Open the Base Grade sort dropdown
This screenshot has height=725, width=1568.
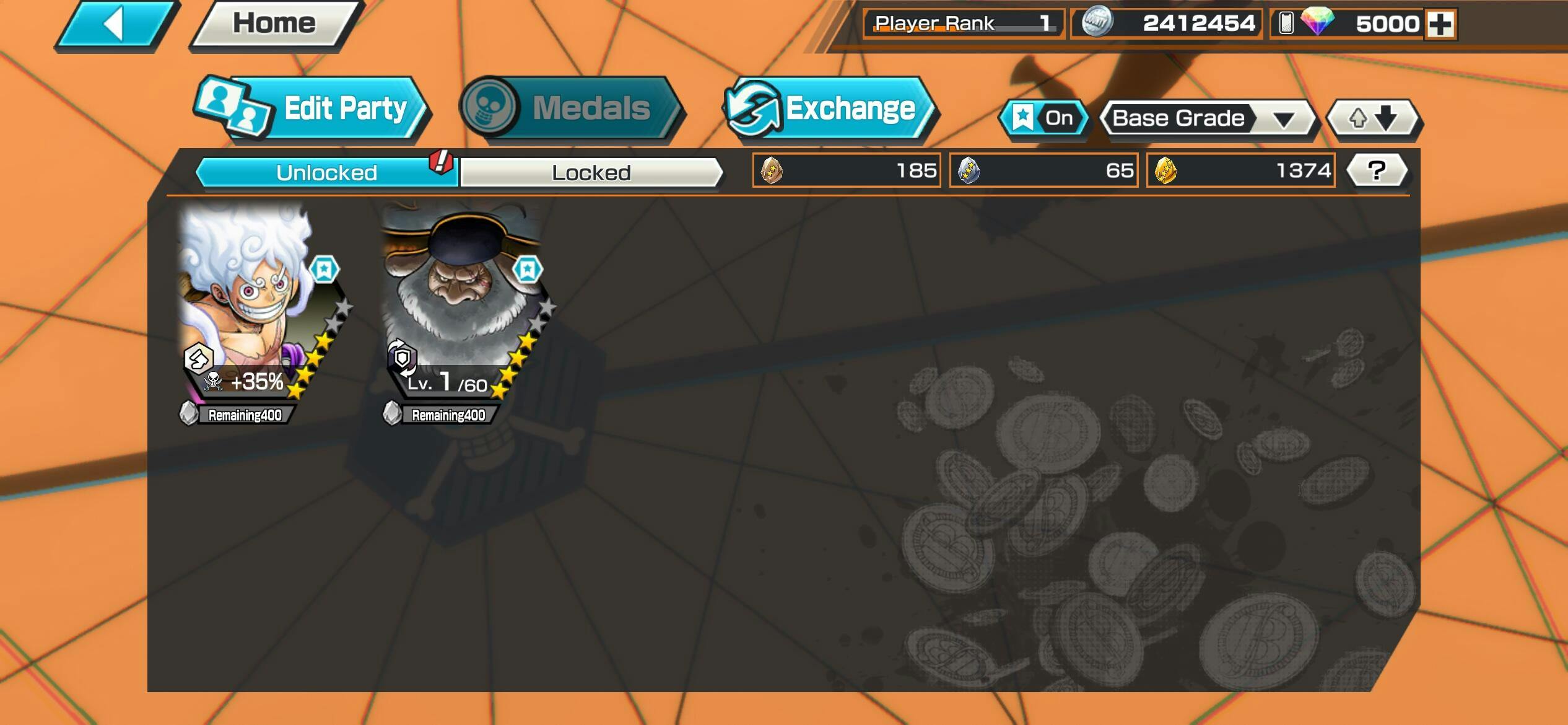[1209, 118]
